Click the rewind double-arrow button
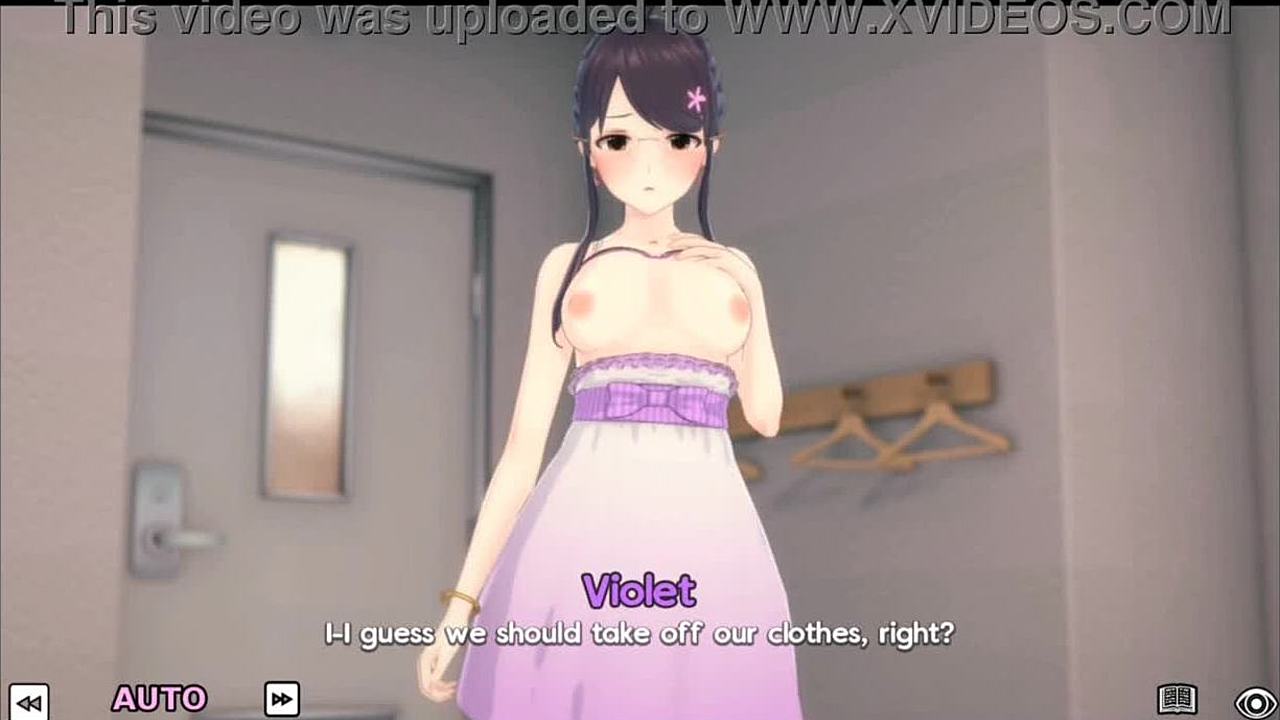Image resolution: width=1280 pixels, height=720 pixels. pos(31,700)
